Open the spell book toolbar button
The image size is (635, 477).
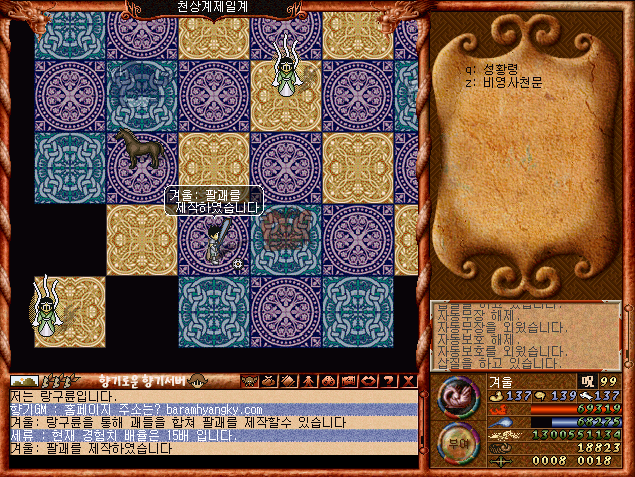[287, 381]
